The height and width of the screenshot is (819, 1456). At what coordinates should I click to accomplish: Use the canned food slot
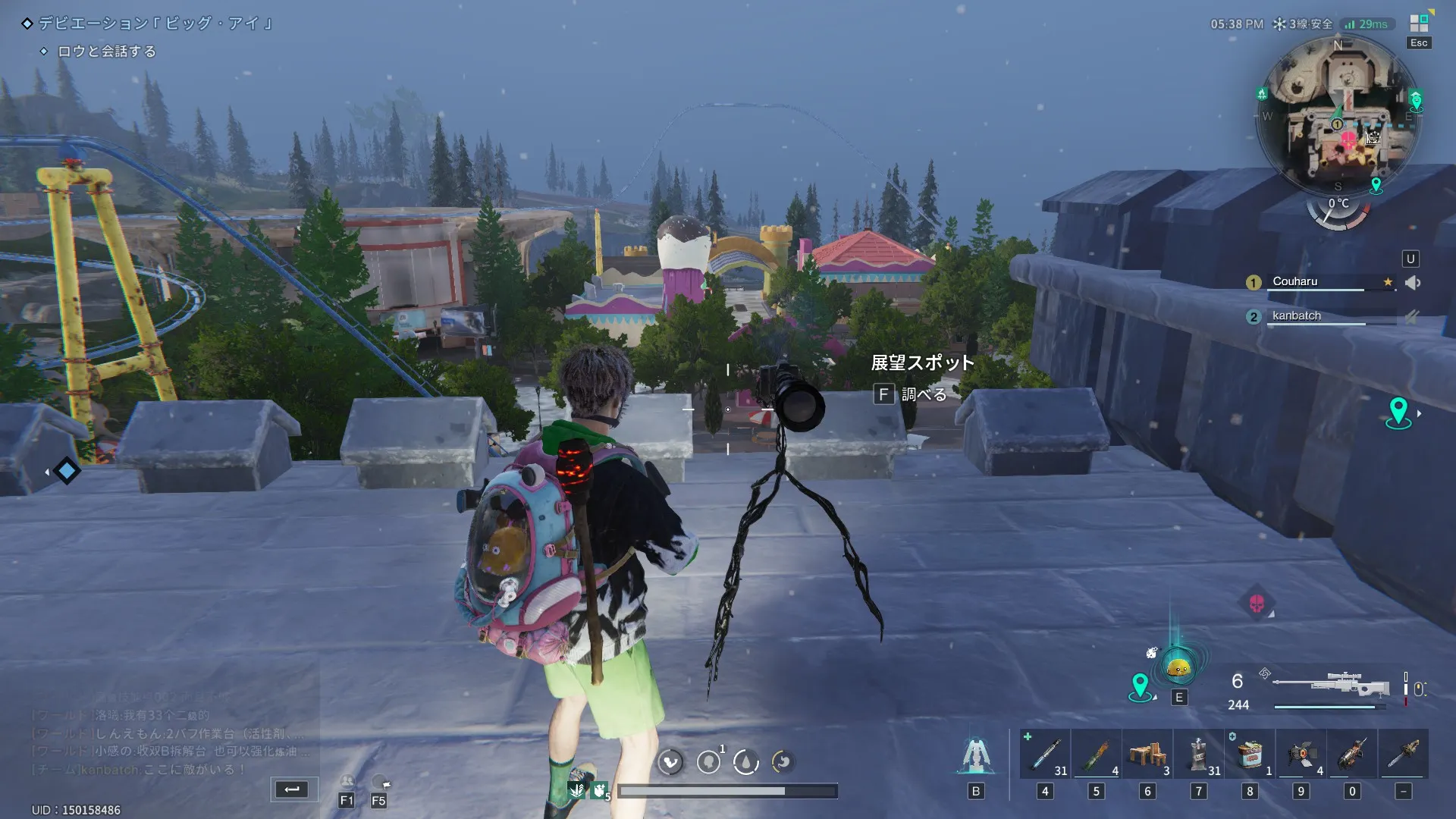pyautogui.click(x=1250, y=754)
